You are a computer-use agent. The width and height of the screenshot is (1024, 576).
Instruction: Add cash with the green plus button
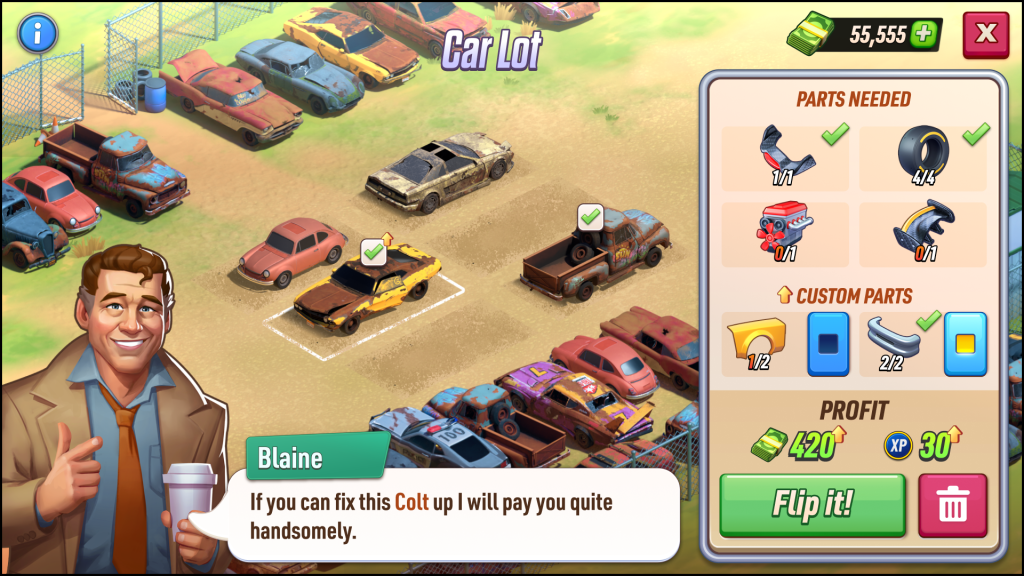click(924, 35)
